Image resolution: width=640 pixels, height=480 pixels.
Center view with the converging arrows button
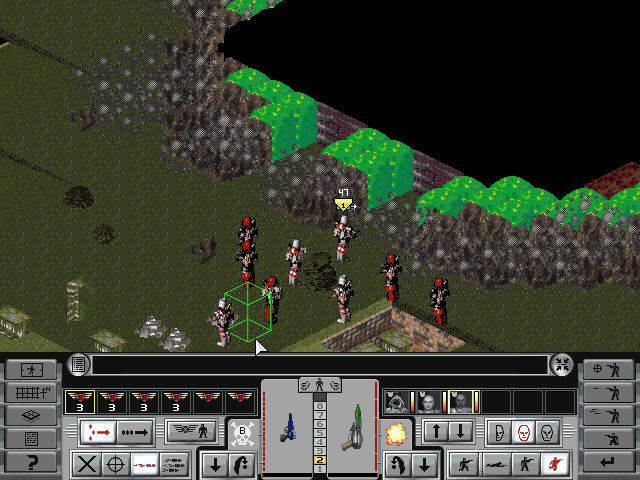(562, 364)
